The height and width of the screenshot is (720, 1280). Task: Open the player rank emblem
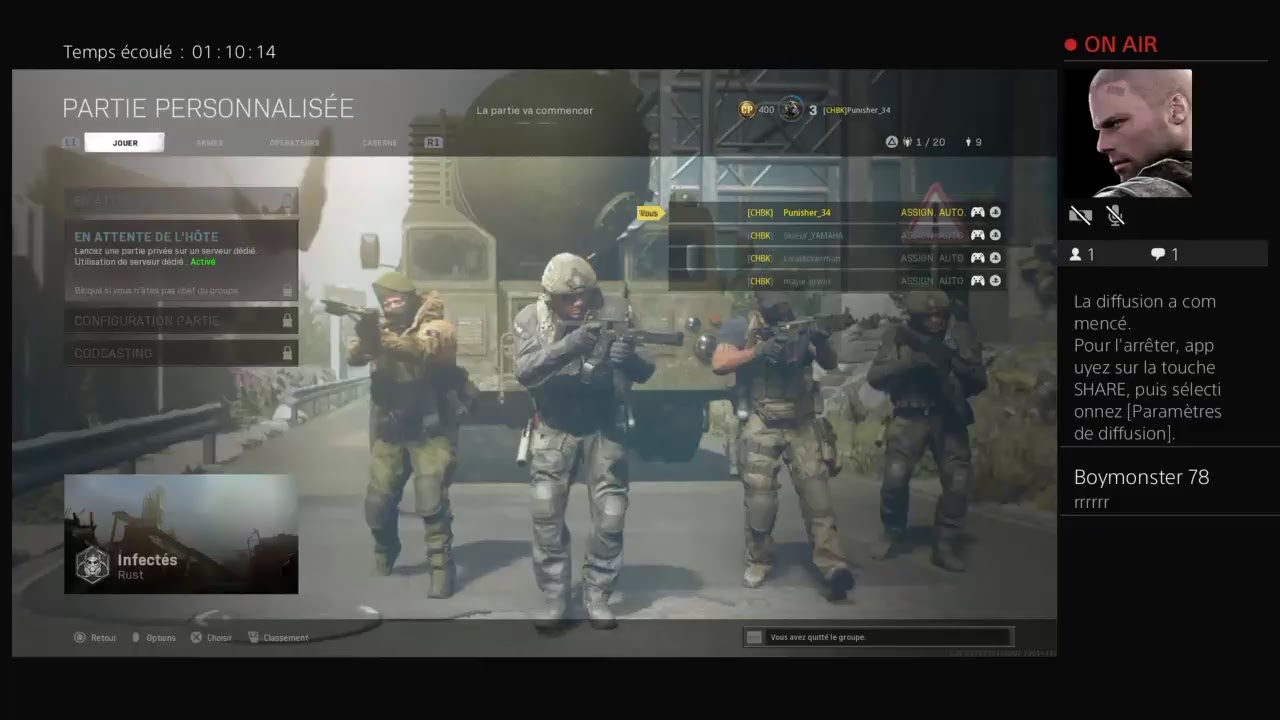pyautogui.click(x=791, y=109)
